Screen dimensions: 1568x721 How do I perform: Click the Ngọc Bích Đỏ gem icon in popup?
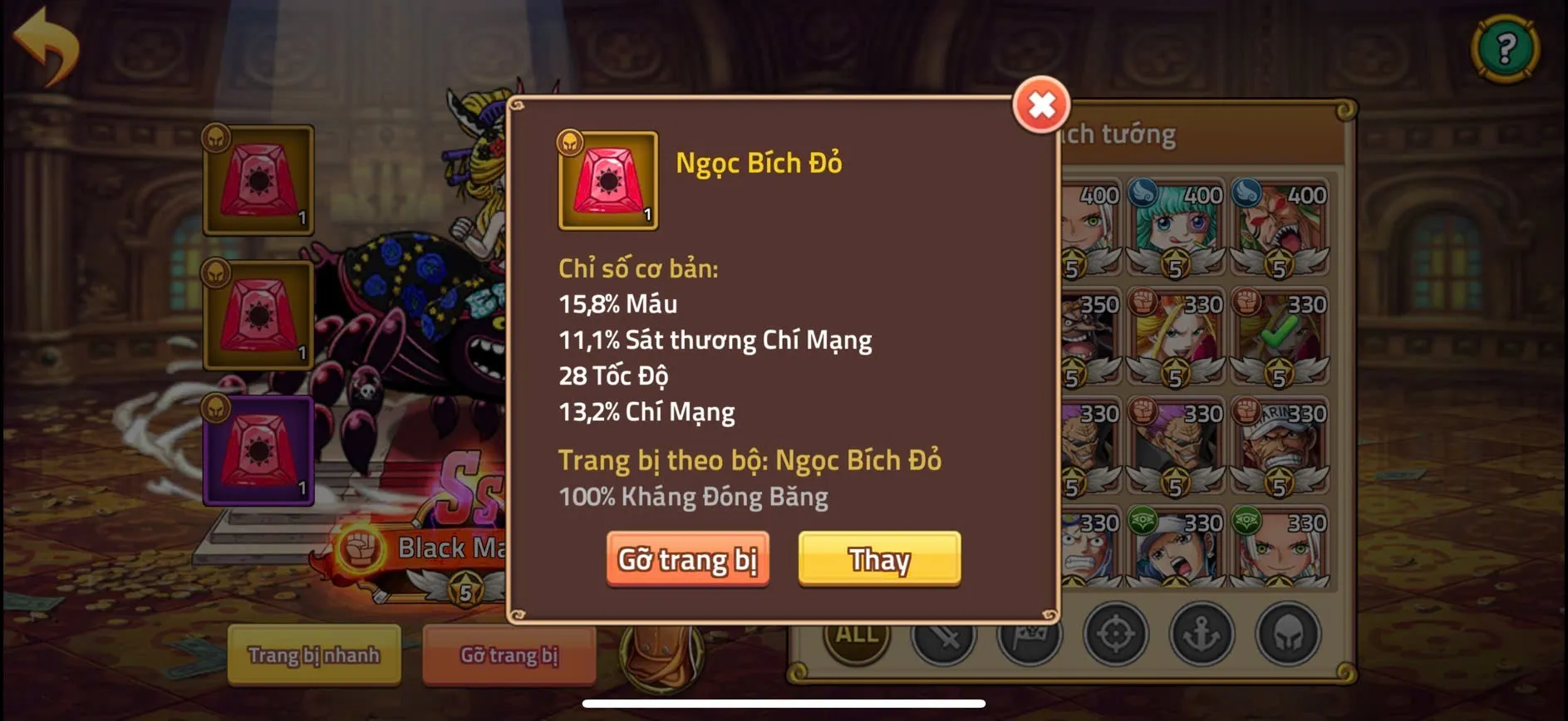(x=607, y=179)
